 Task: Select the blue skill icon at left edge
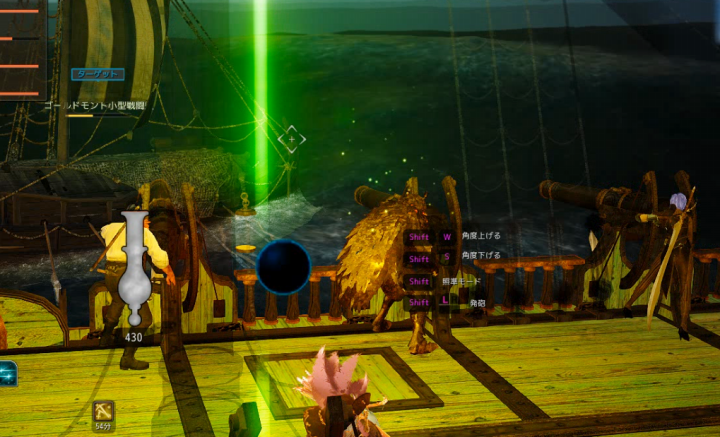point(6,372)
